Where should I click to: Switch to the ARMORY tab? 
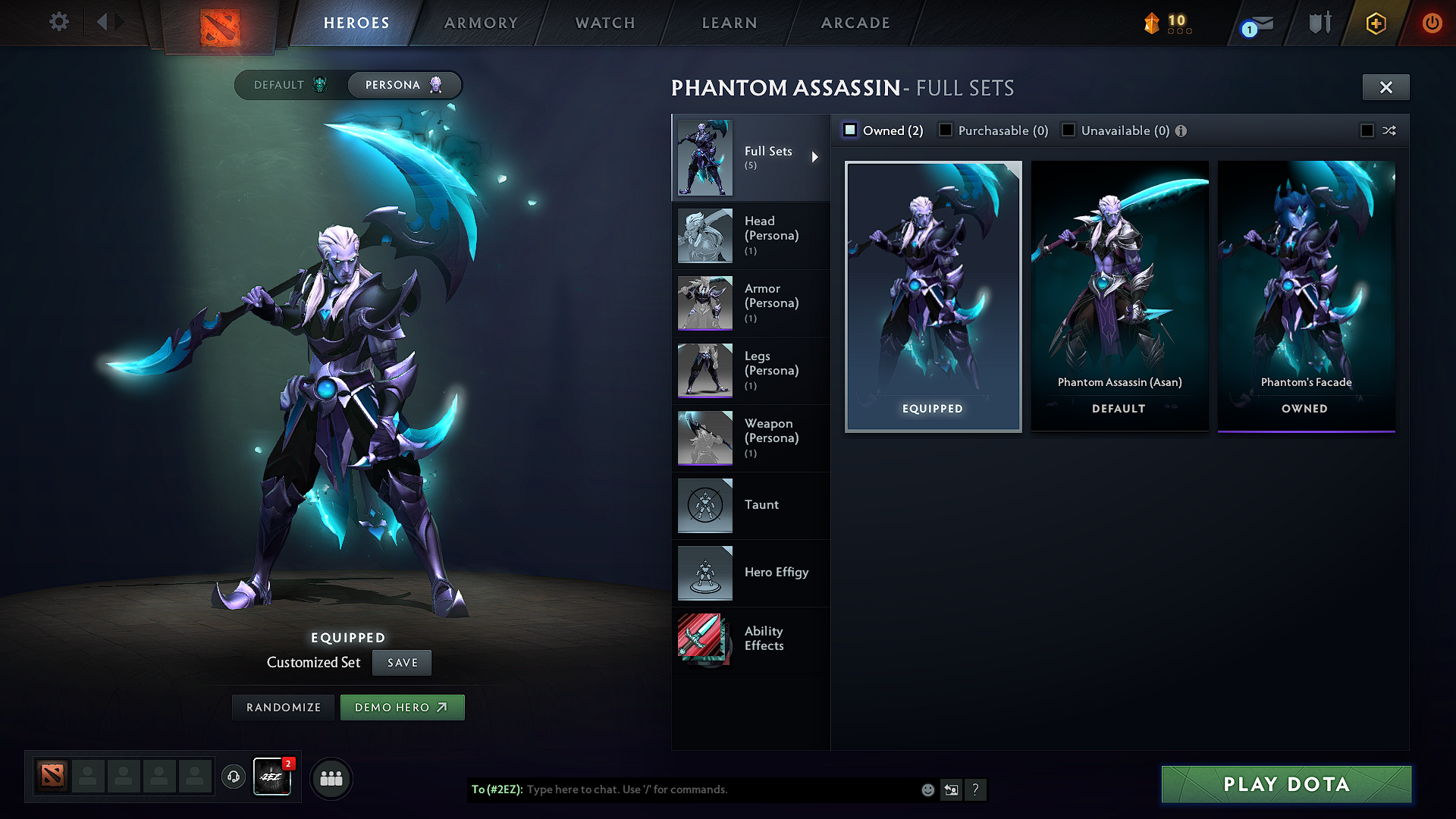point(481,23)
